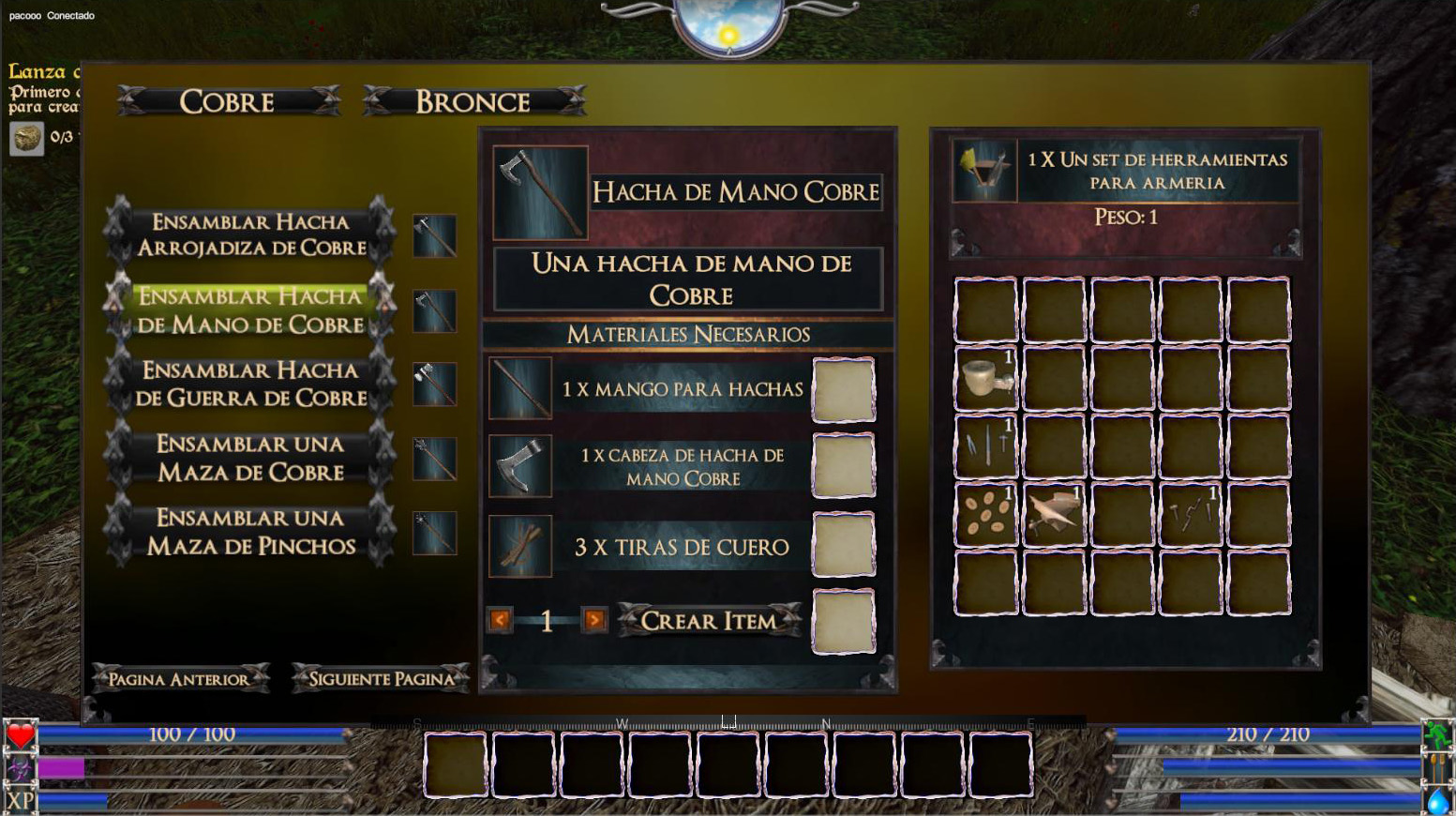
Task: Select Ensamblar Hacha Arrojadiza de Cobre recipe
Action: (x=250, y=234)
